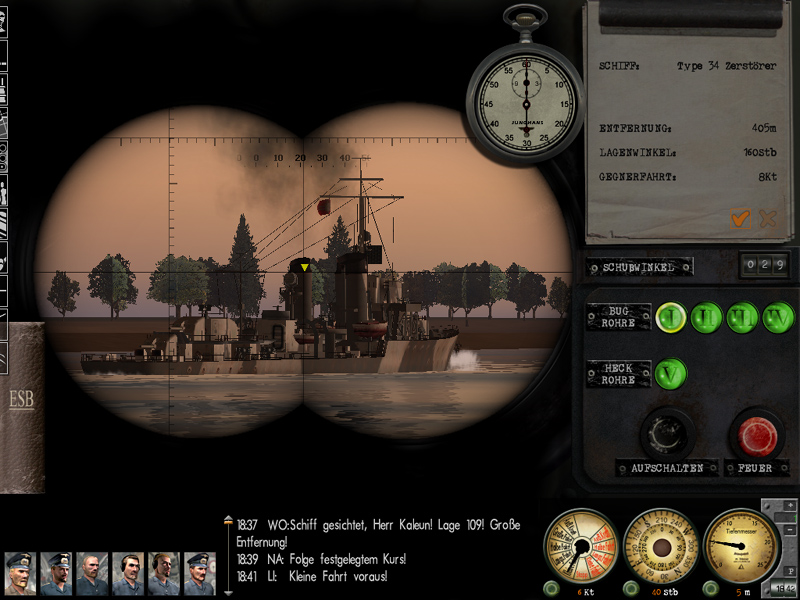Dismiss the target notepad with the X
Screen dimensions: 800x600
click(x=768, y=218)
